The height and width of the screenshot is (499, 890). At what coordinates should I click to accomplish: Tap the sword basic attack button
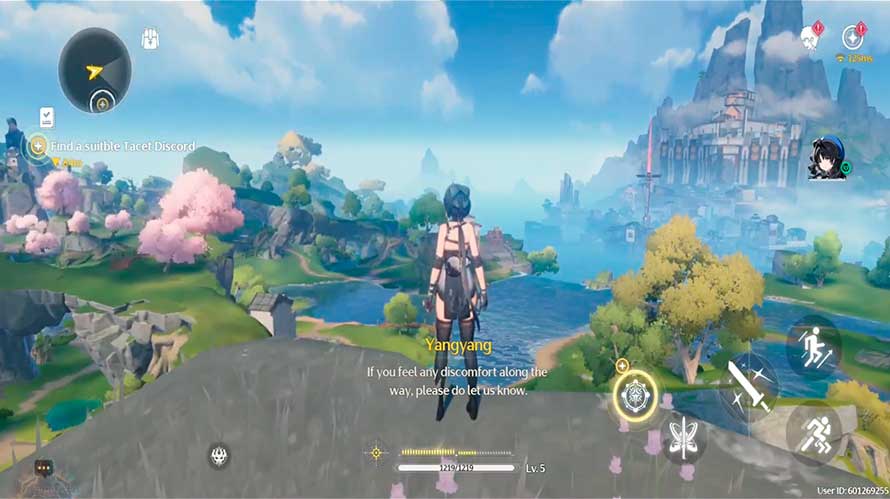click(747, 385)
